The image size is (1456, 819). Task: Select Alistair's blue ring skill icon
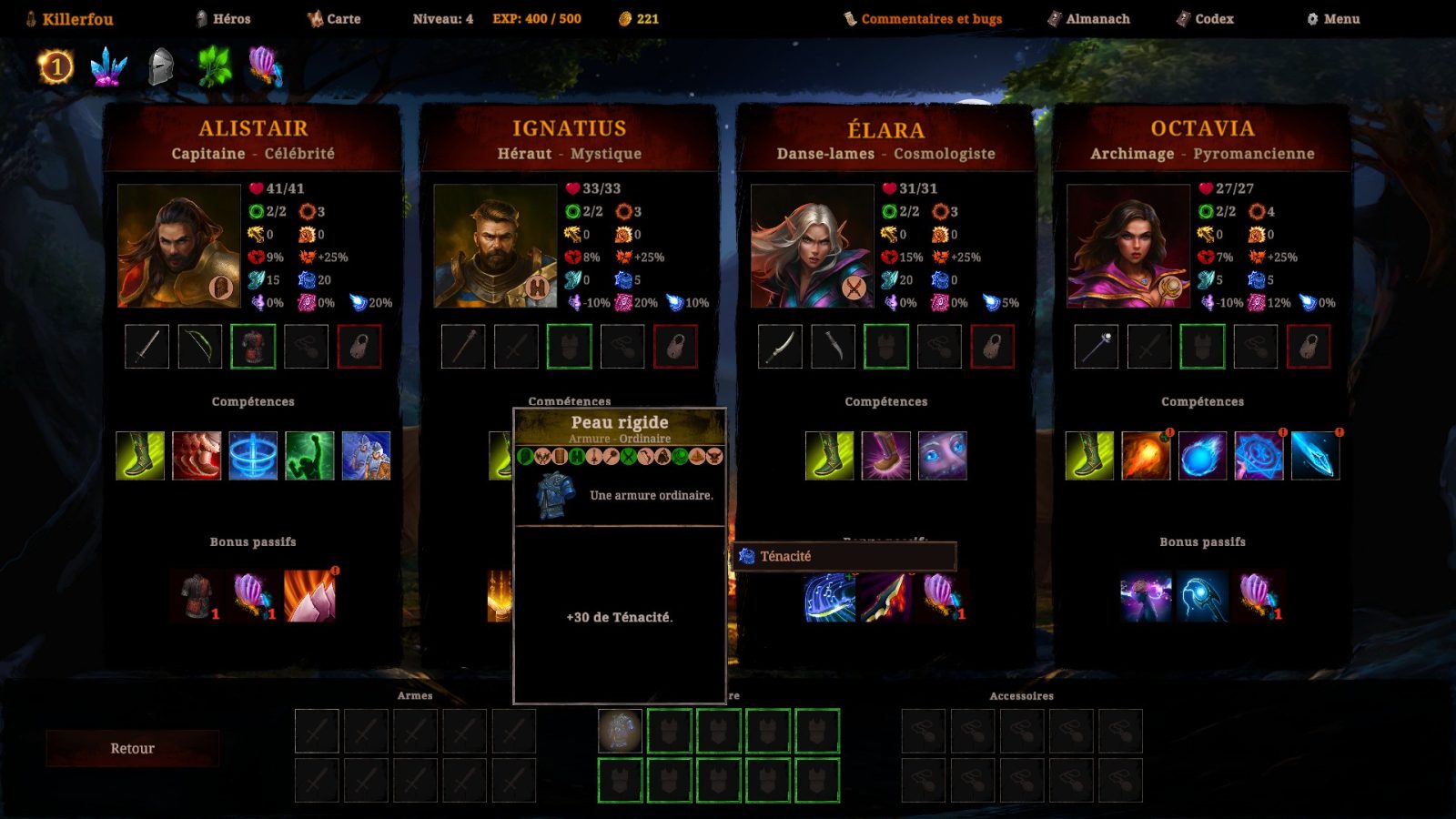(x=253, y=456)
